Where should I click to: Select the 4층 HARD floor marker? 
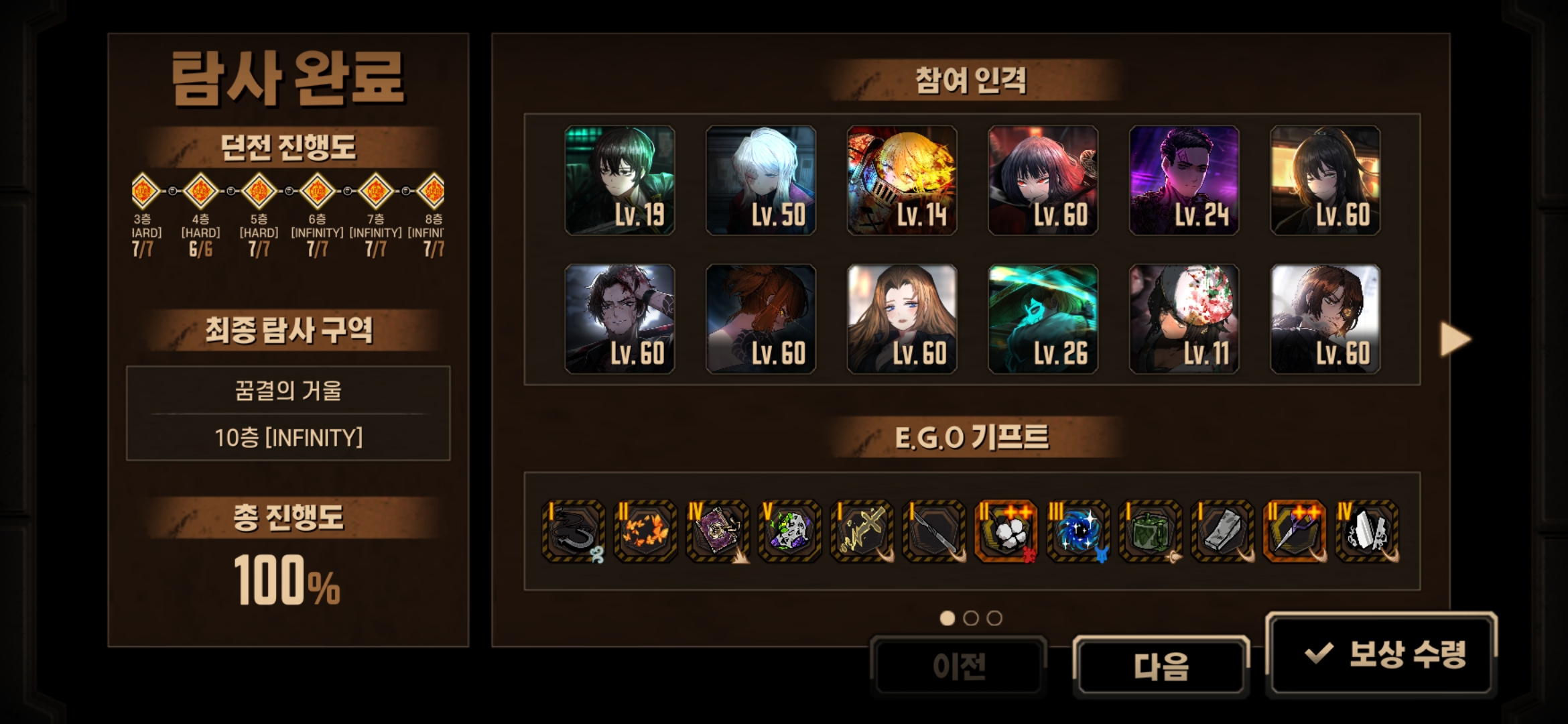point(200,192)
